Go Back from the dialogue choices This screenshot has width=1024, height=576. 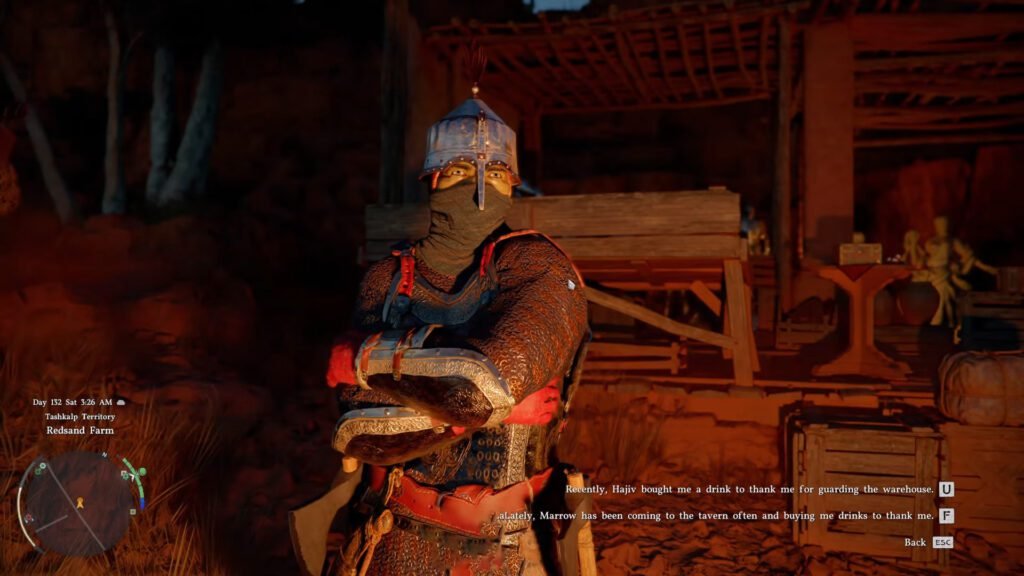click(915, 542)
